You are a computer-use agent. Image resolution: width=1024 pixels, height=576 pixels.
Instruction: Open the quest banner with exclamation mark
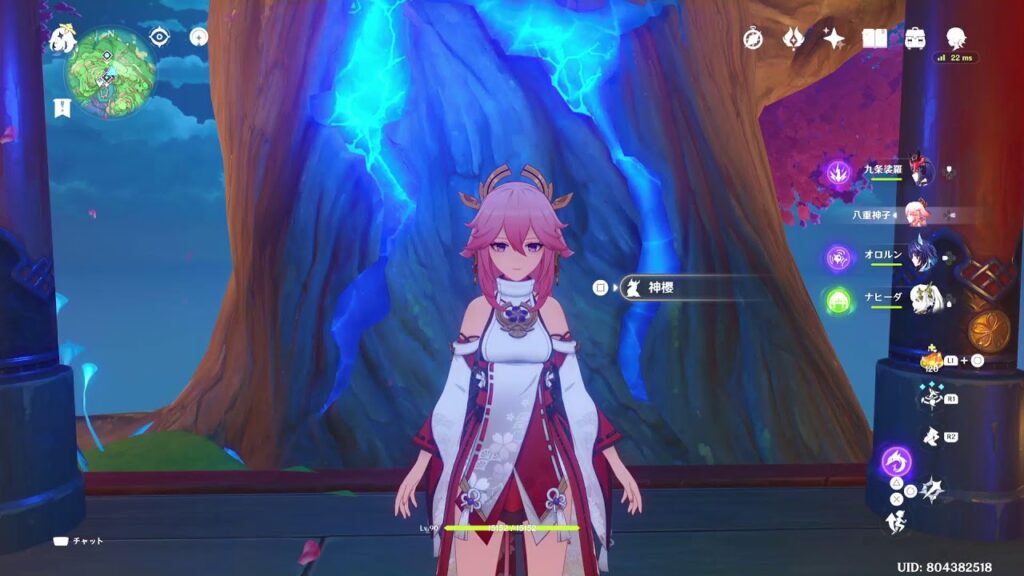click(x=61, y=107)
